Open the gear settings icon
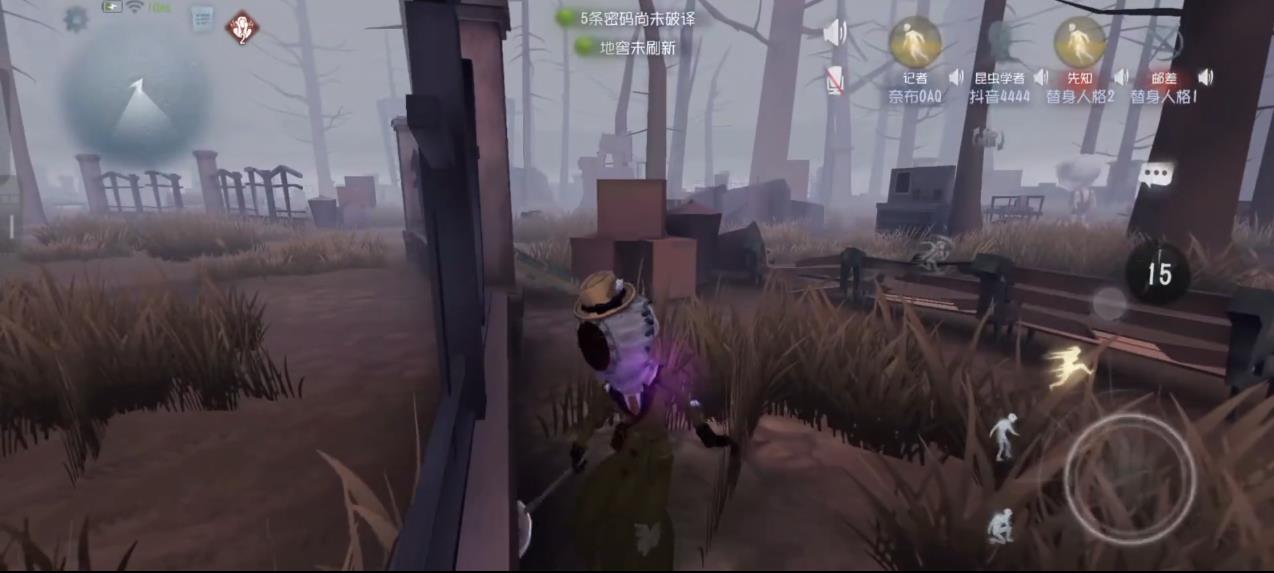The image size is (1274, 573). pyautogui.click(x=76, y=19)
